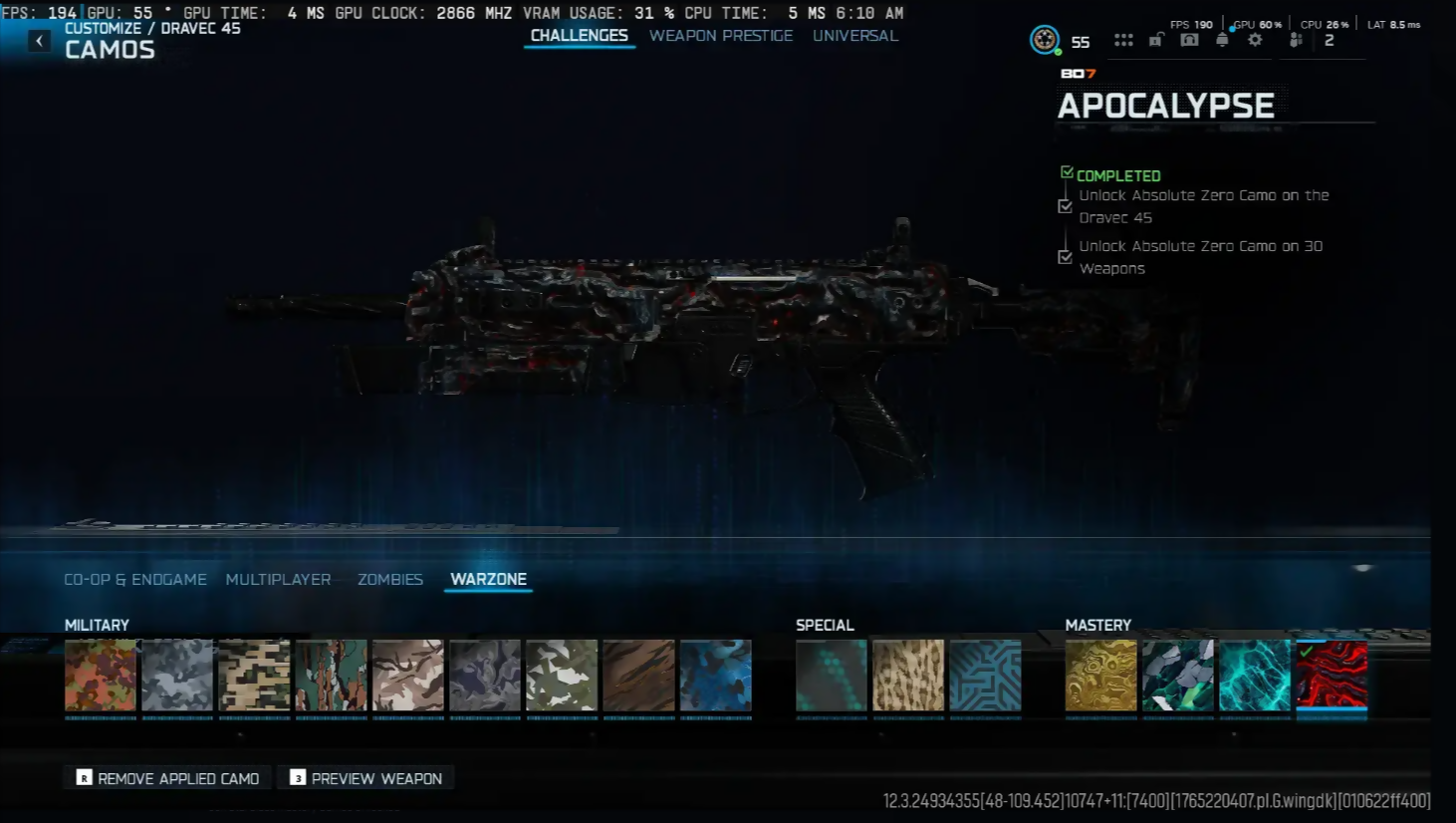Image resolution: width=1456 pixels, height=823 pixels.
Task: Select the blue Military camo swatch
Action: tap(716, 676)
